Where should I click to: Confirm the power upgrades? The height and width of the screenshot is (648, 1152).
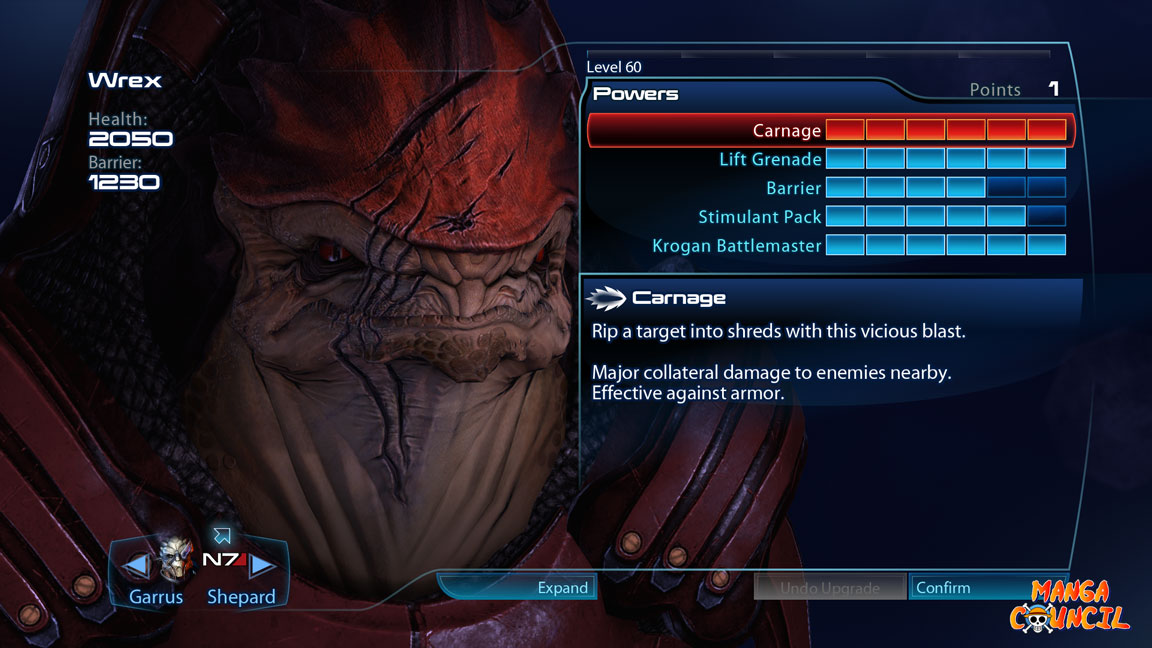pyautogui.click(x=942, y=587)
